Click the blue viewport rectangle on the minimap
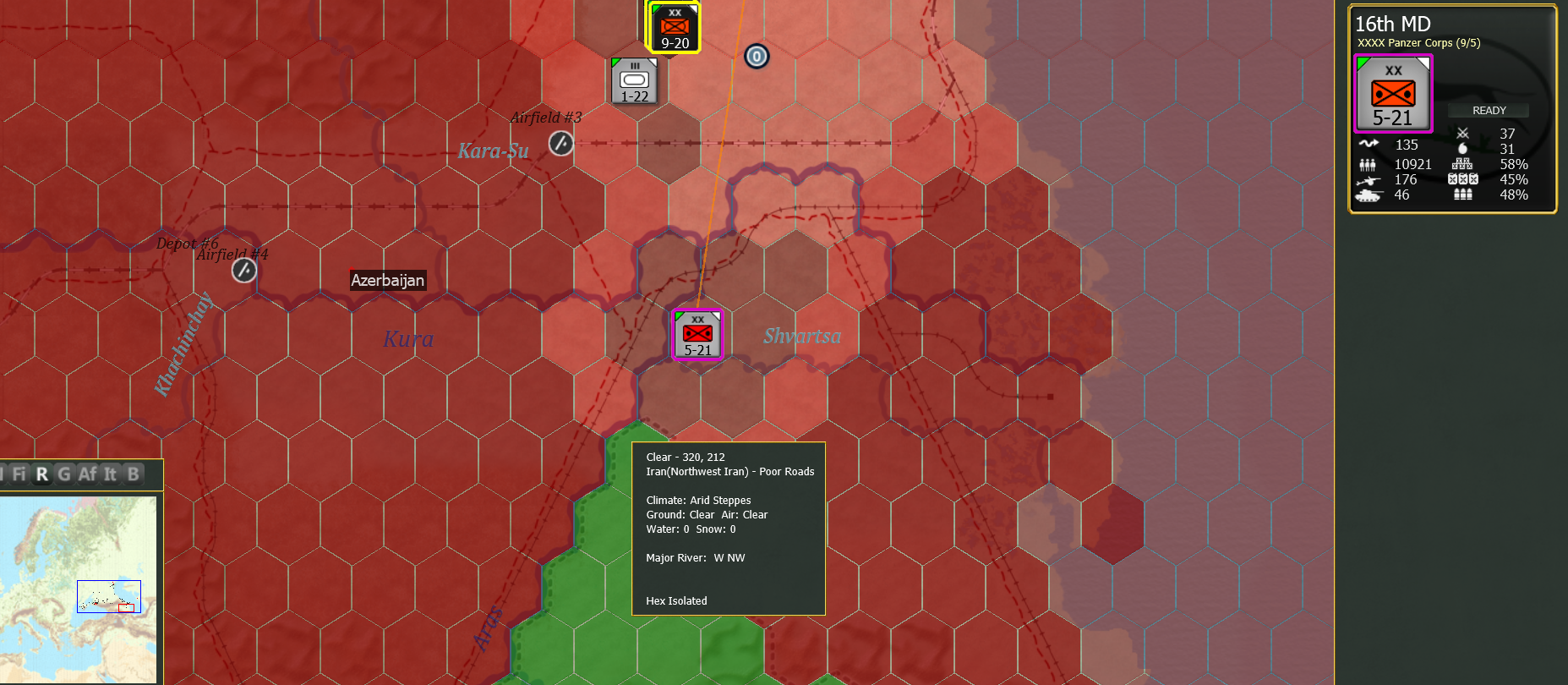This screenshot has width=1568, height=685. tap(108, 596)
